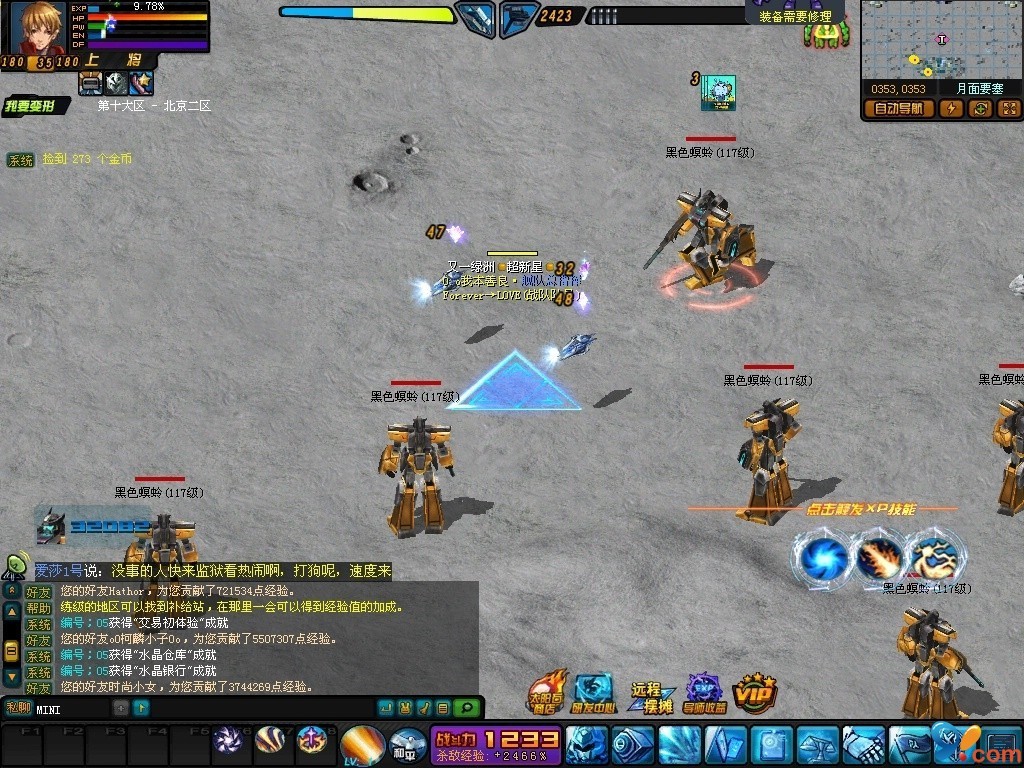Image resolution: width=1024 pixels, height=768 pixels.
Task: Activate the blue swirl XP skill
Action: pyautogui.click(x=822, y=558)
